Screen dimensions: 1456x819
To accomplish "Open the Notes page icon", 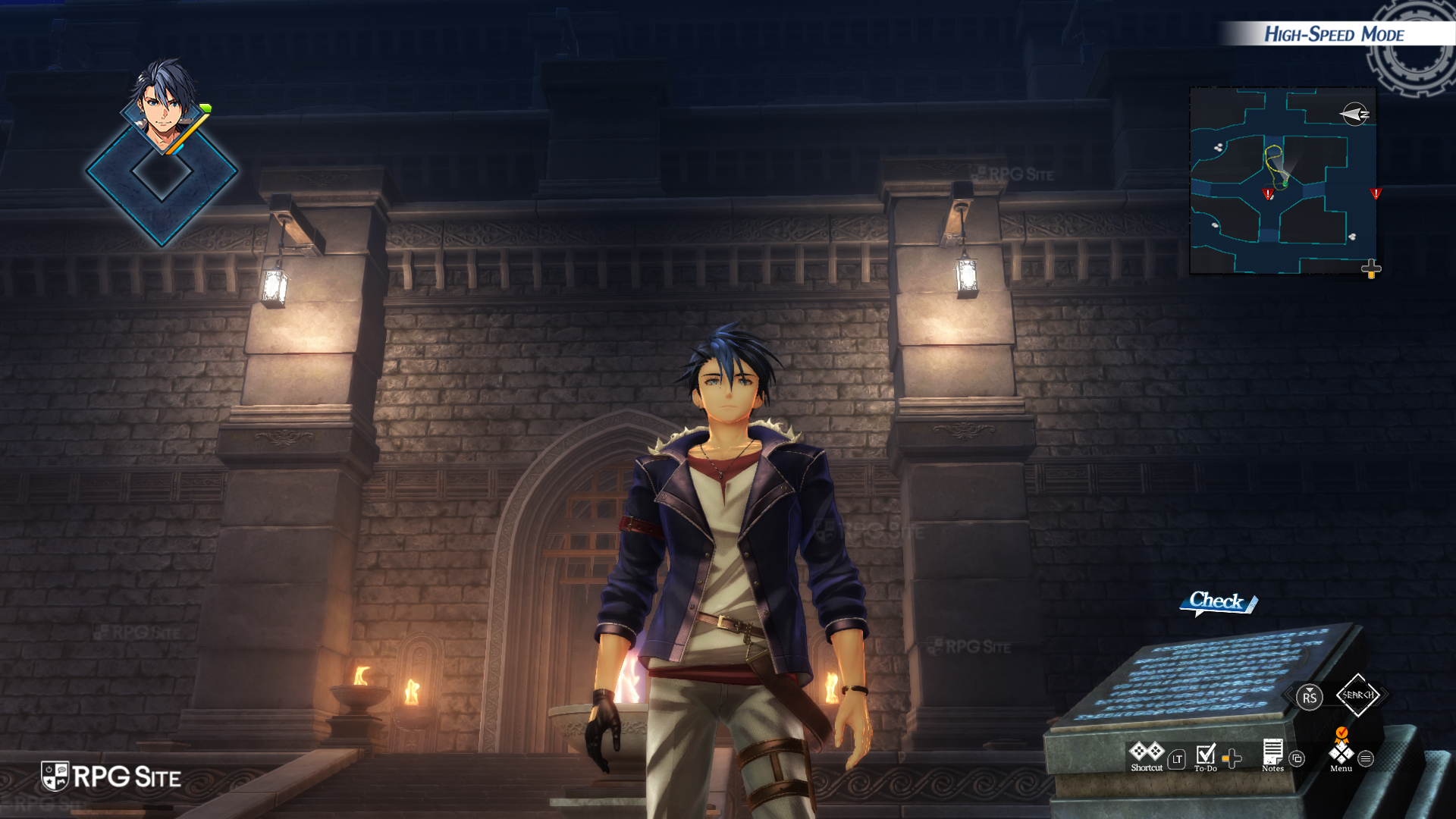I will pos(1272,752).
